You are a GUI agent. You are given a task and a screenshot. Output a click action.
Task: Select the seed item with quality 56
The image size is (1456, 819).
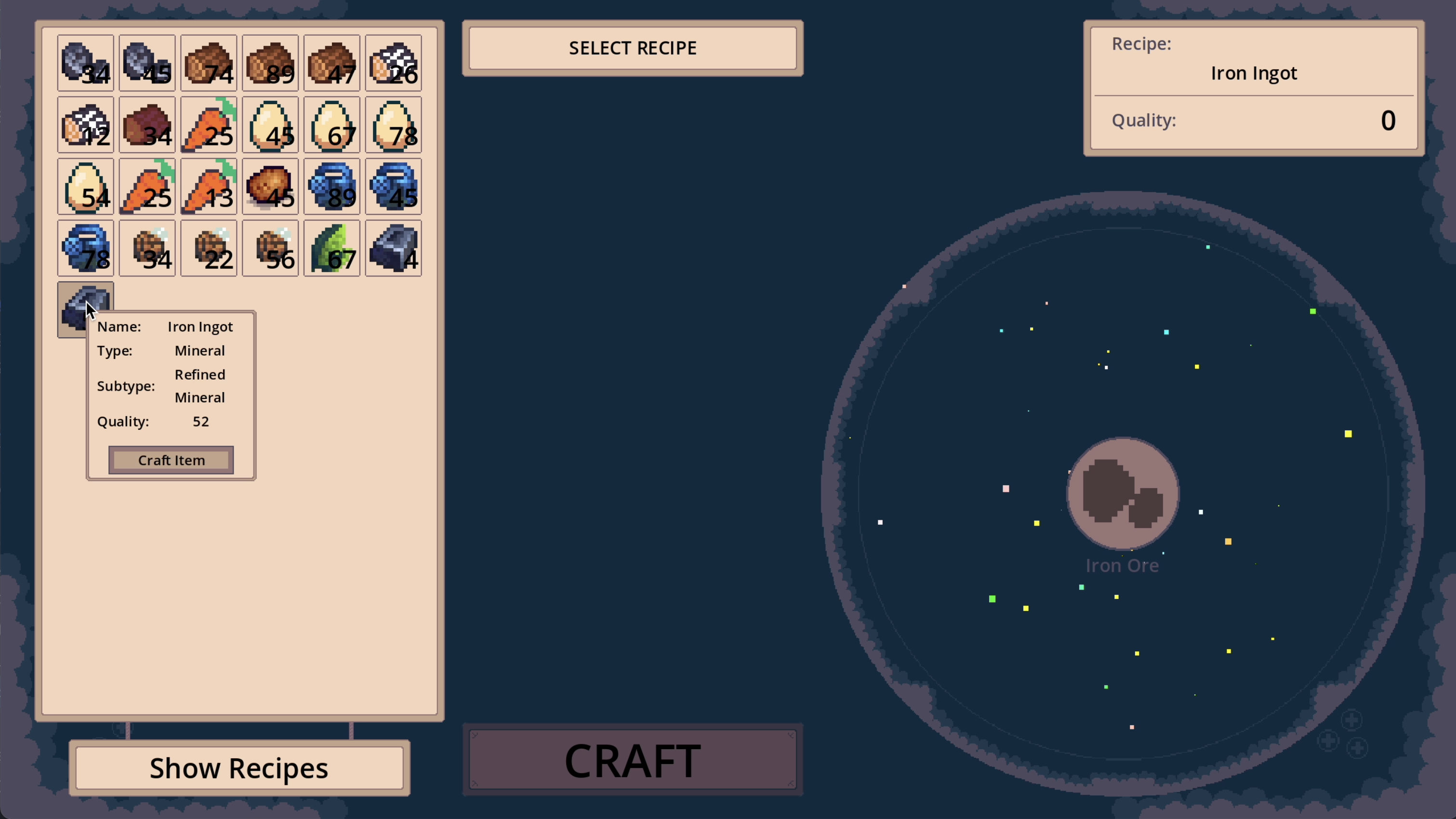point(270,248)
